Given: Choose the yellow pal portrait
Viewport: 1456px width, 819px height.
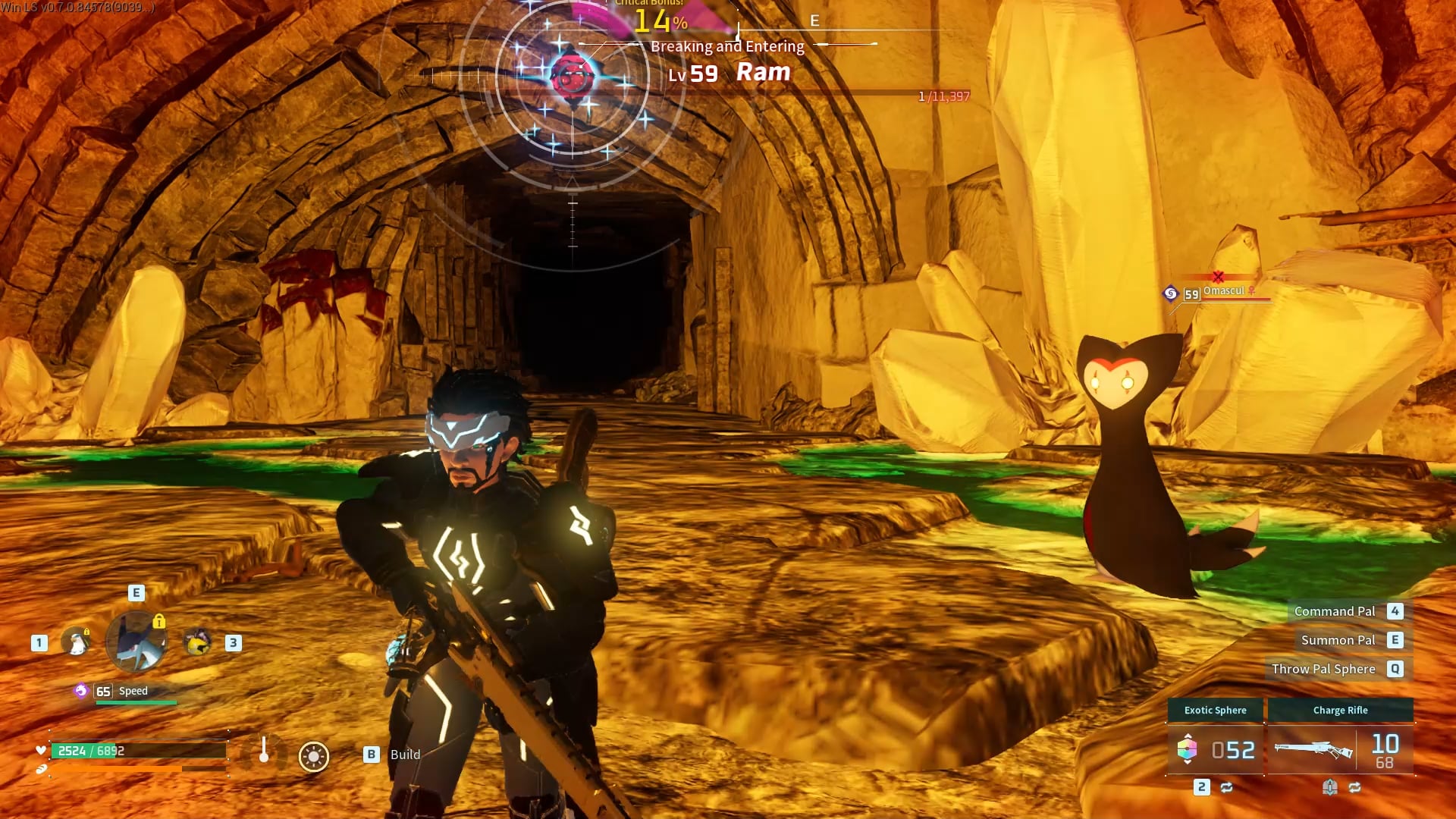Looking at the screenshot, I should click(x=198, y=642).
